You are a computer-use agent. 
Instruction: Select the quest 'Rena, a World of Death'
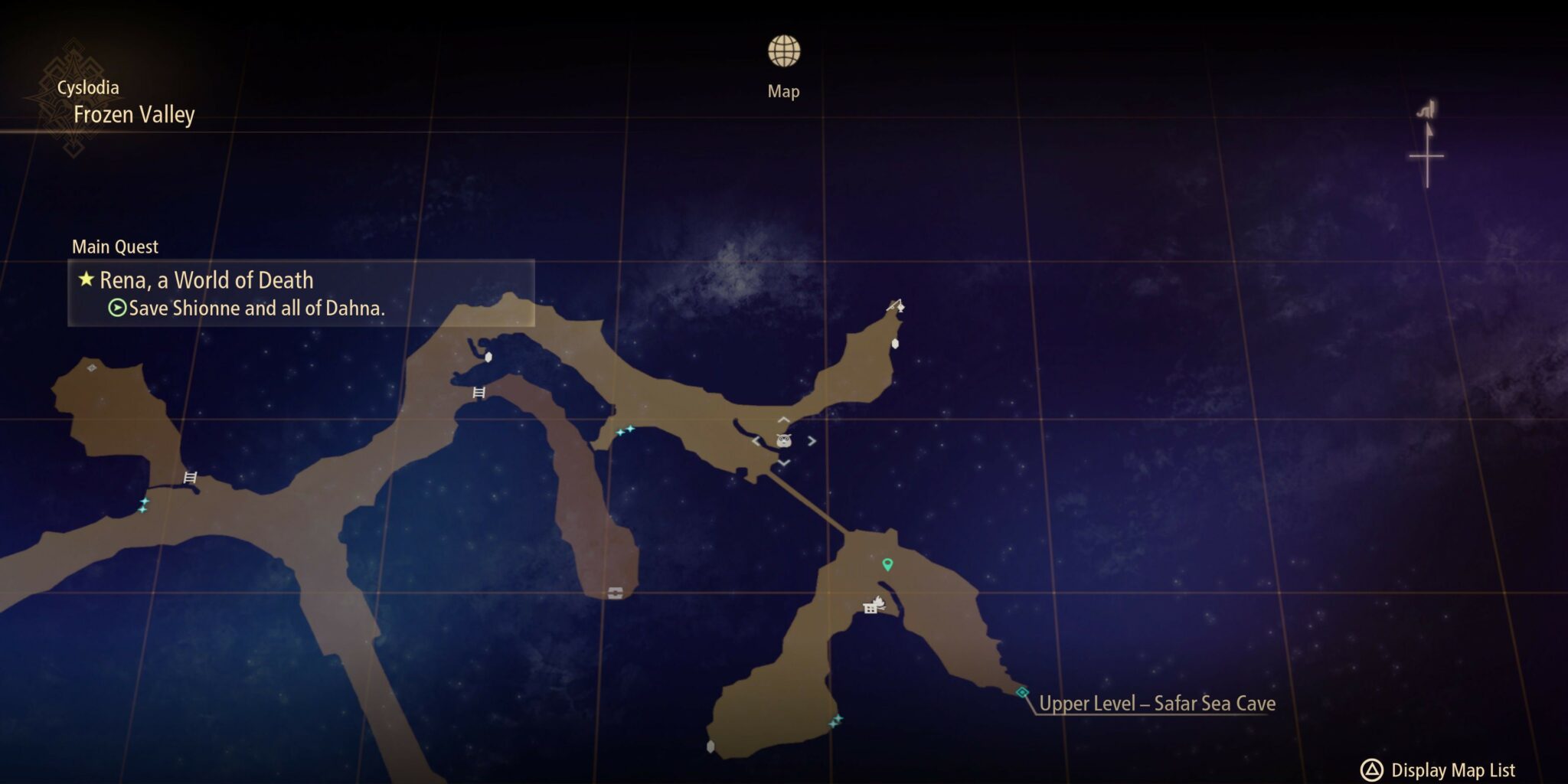click(x=207, y=280)
